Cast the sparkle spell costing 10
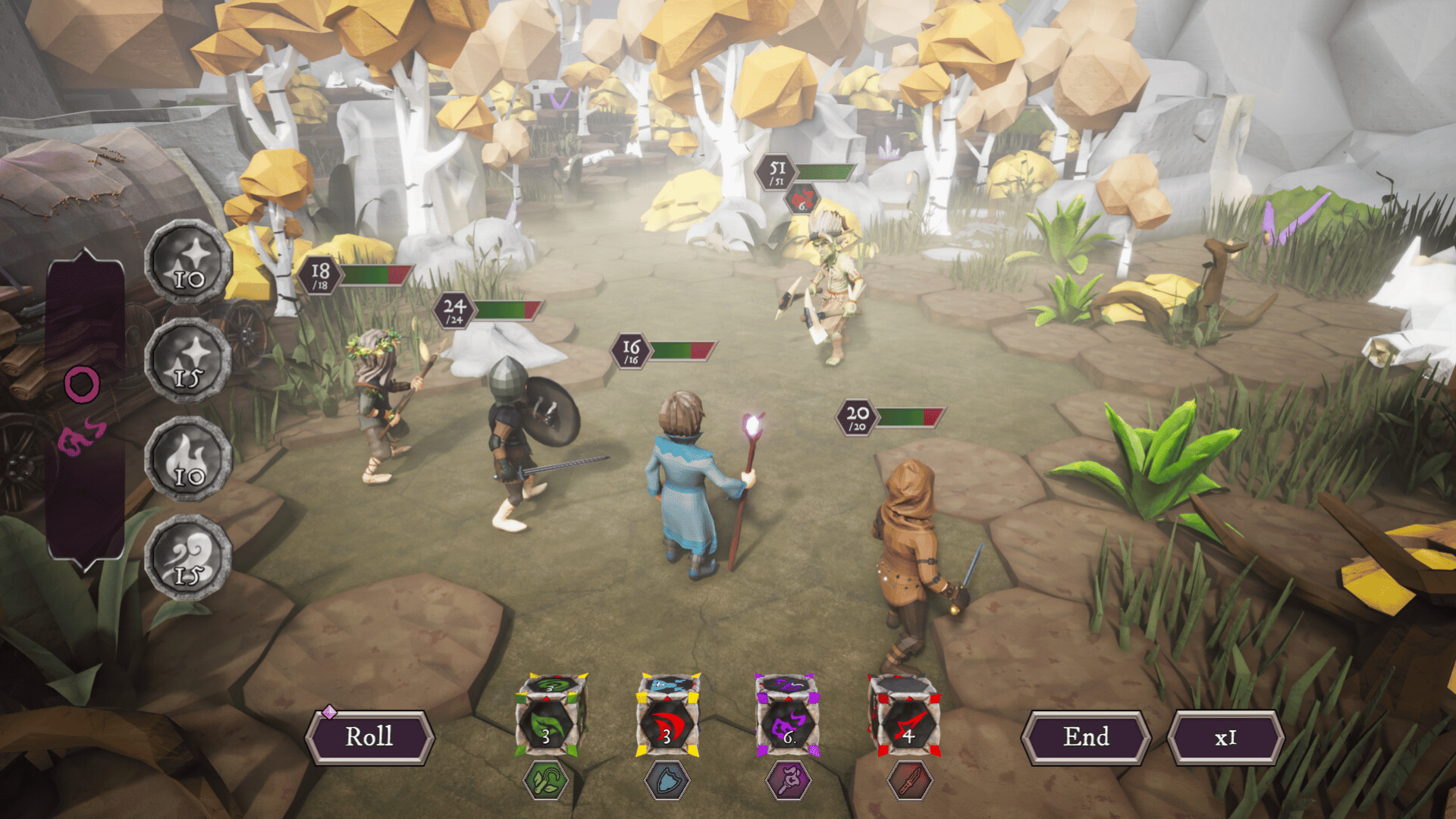 point(188,262)
